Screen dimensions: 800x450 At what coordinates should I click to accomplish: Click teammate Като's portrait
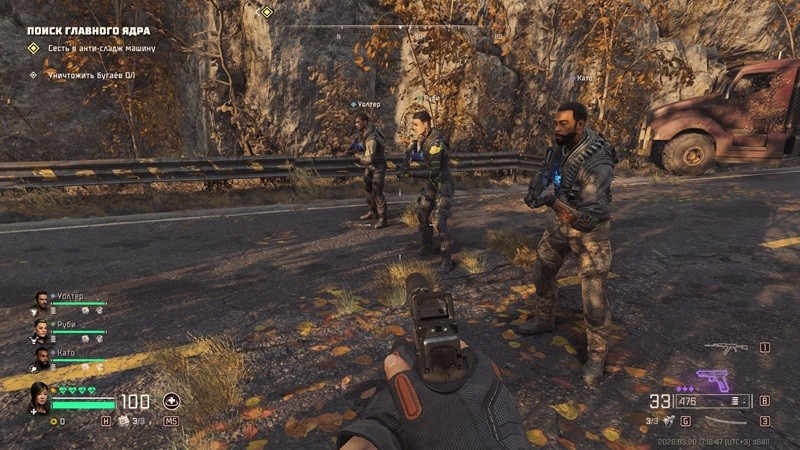[41, 355]
